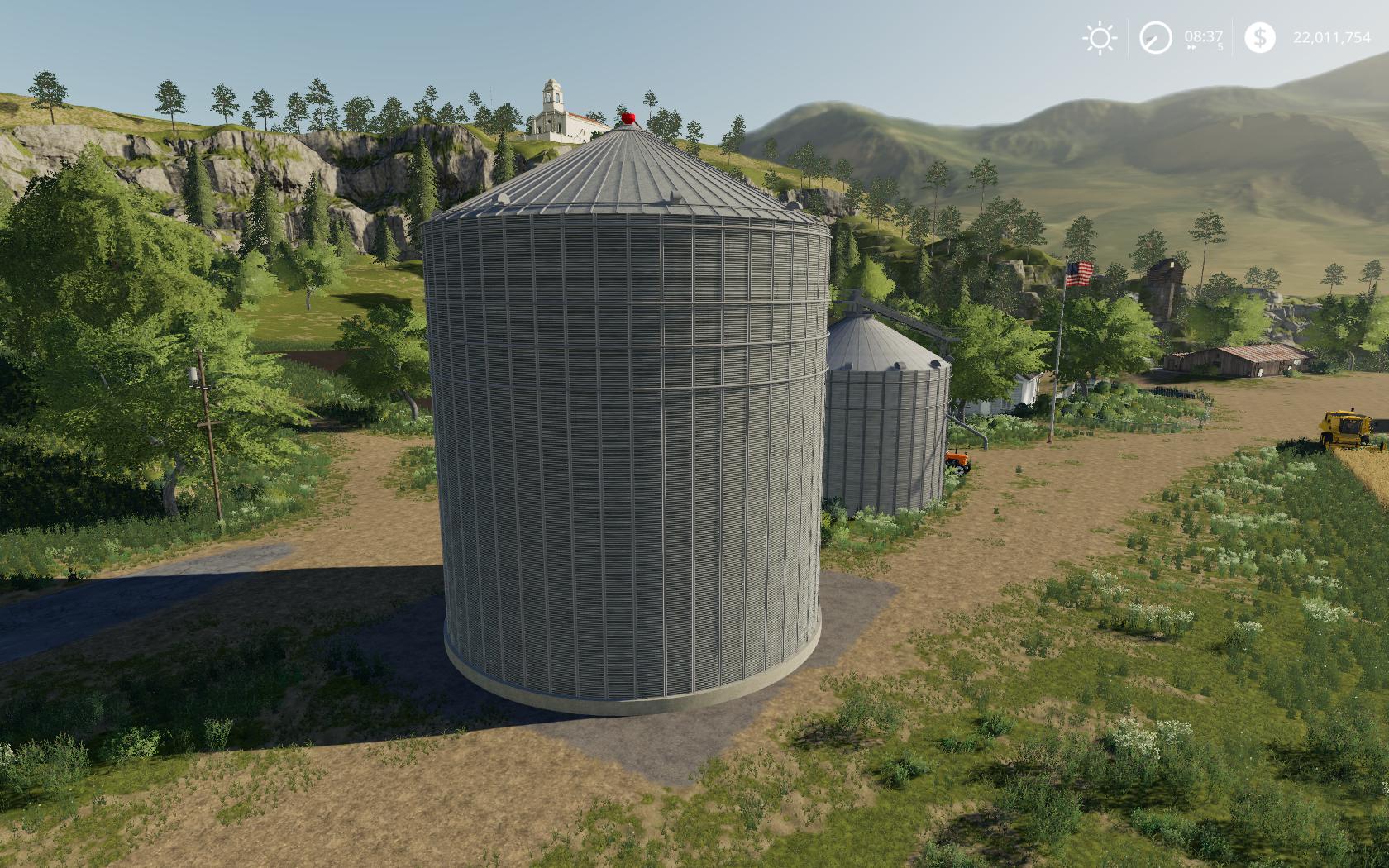Click the game clock icon
Image resolution: width=1389 pixels, height=868 pixels.
(1155, 38)
